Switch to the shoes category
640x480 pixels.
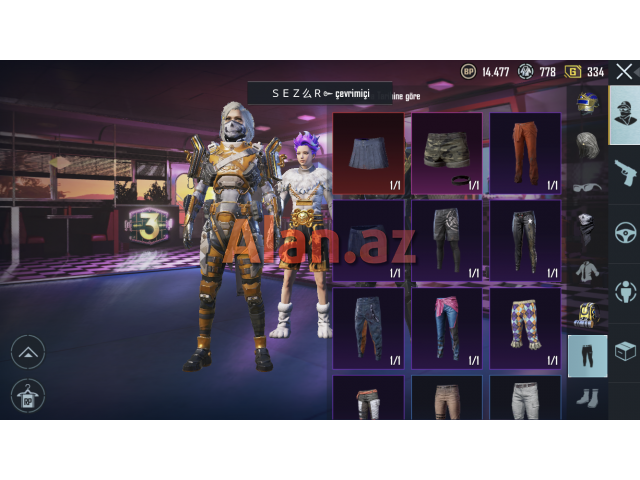[586, 398]
